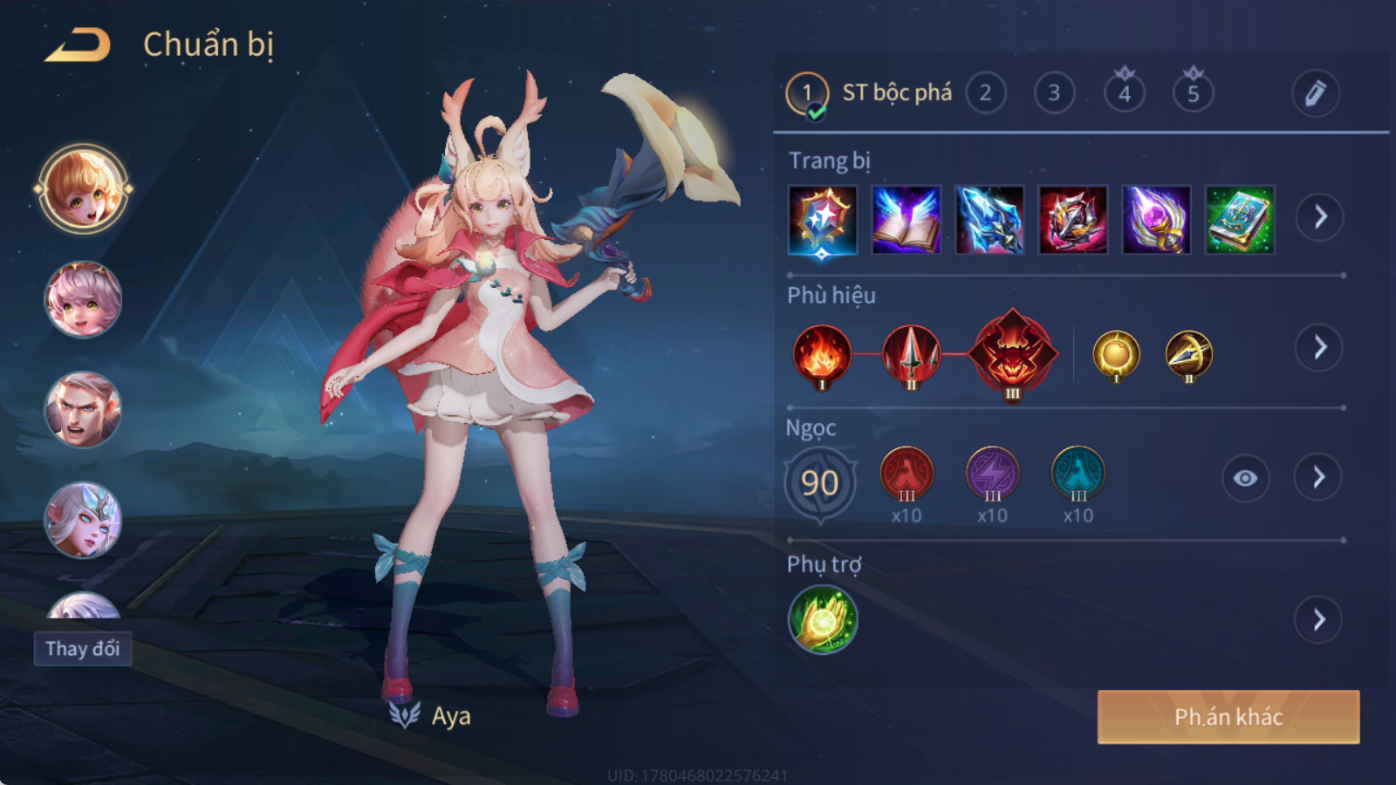1396x785 pixels.
Task: Expand the Phù hiệu badge section
Action: pos(1319,348)
